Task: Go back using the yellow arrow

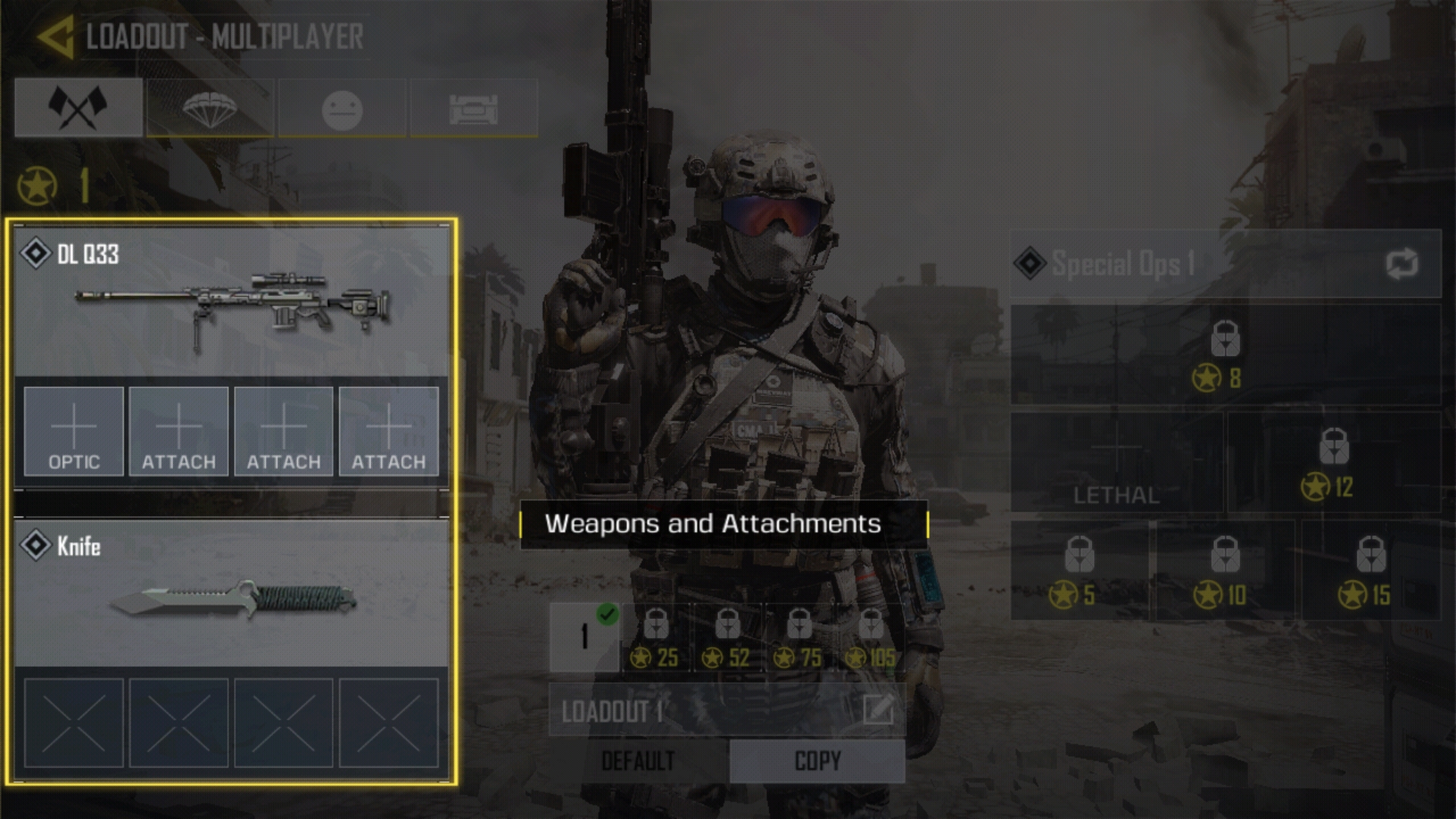Action: coord(55,36)
